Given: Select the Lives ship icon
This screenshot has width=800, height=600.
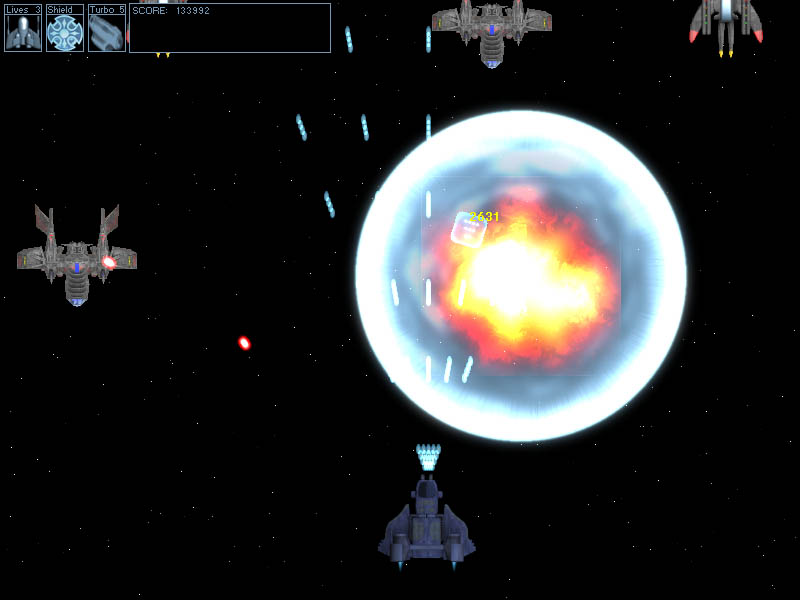Looking at the screenshot, I should [x=23, y=32].
